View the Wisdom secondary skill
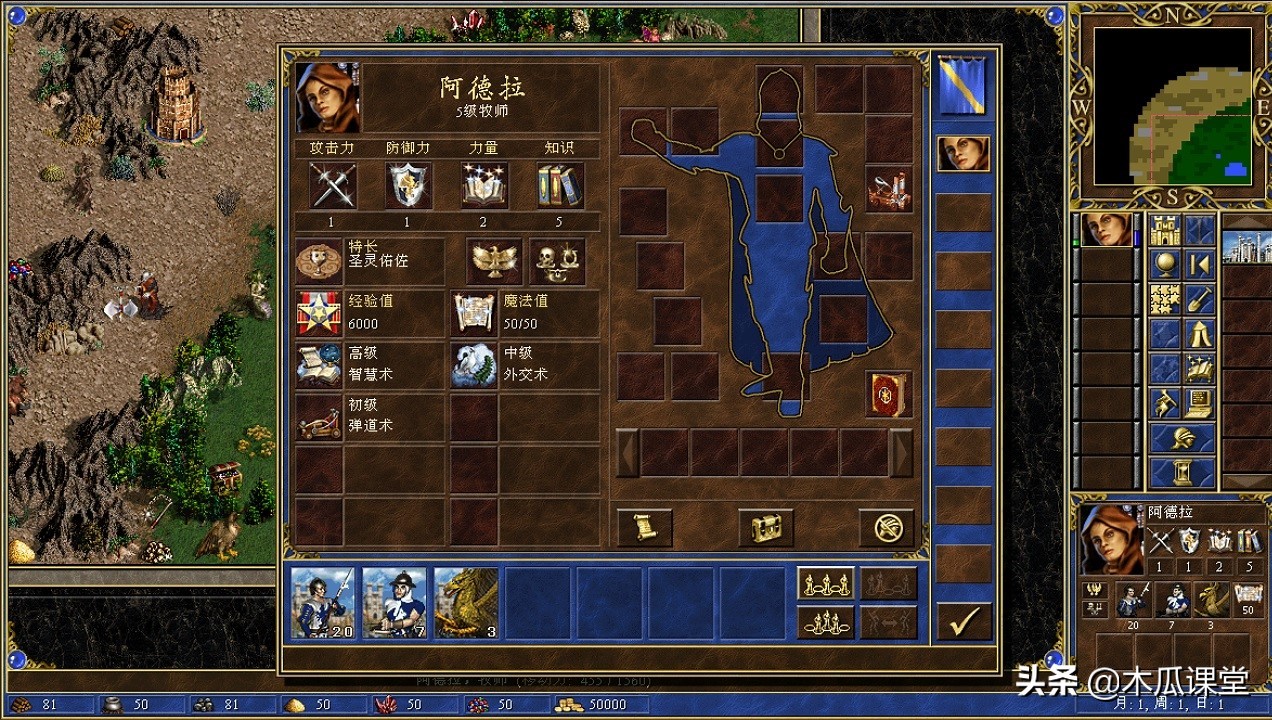This screenshot has height=720, width=1272. pos(320,365)
